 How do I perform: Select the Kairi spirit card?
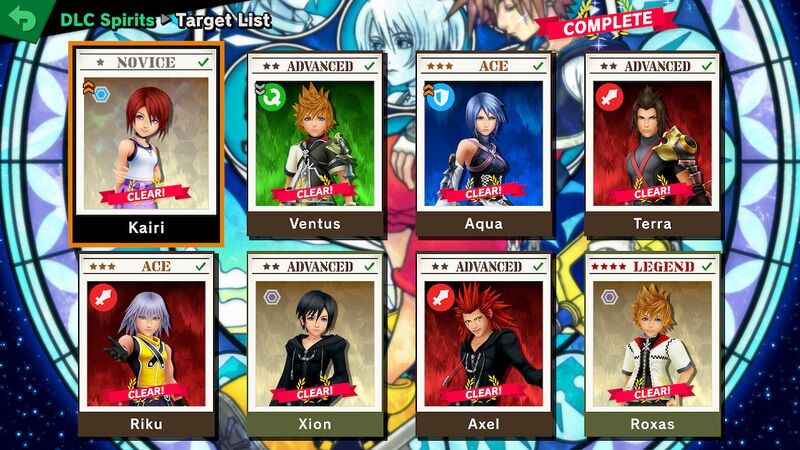(x=146, y=142)
